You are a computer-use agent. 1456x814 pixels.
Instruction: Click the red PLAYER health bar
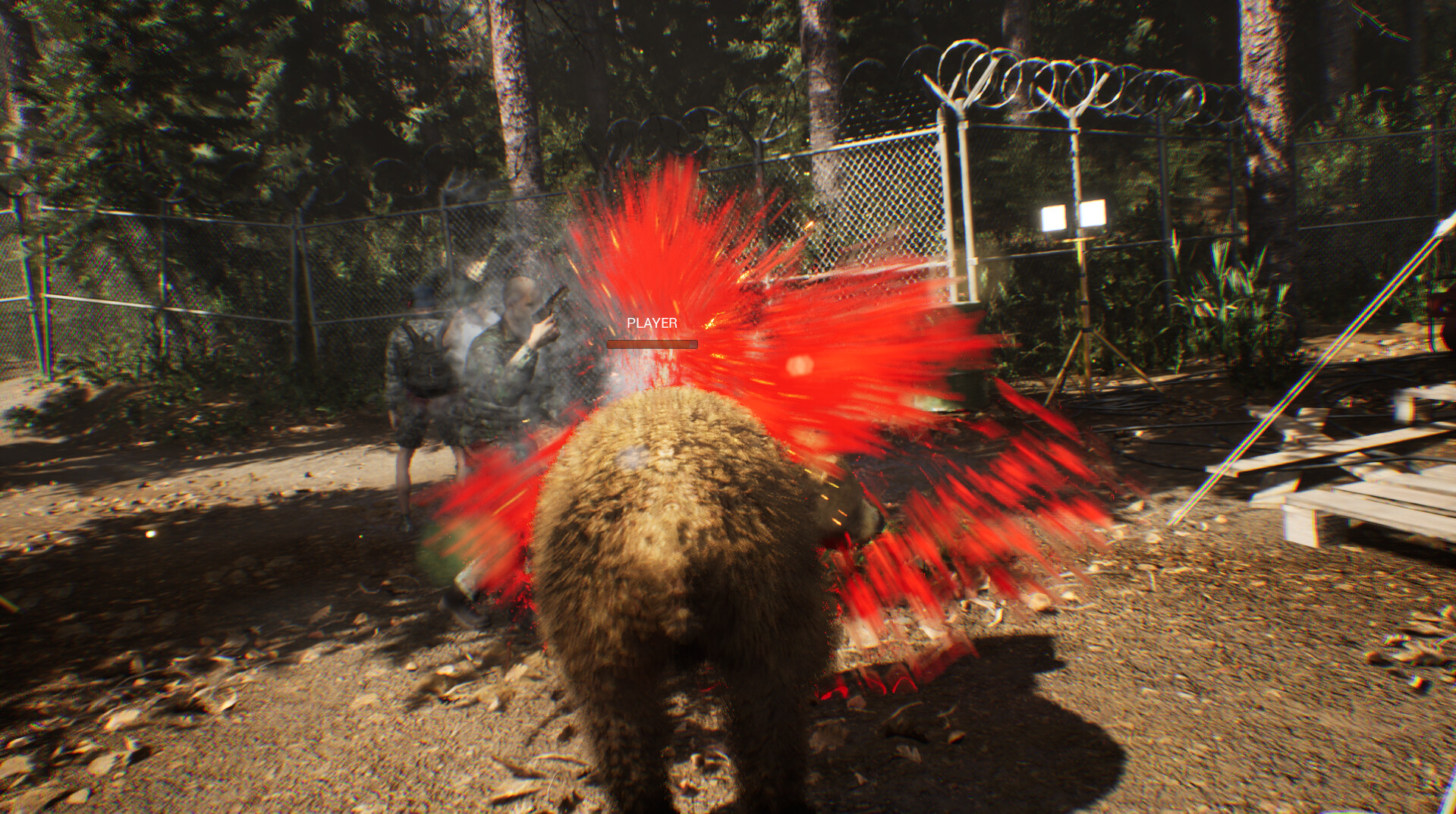coord(651,344)
